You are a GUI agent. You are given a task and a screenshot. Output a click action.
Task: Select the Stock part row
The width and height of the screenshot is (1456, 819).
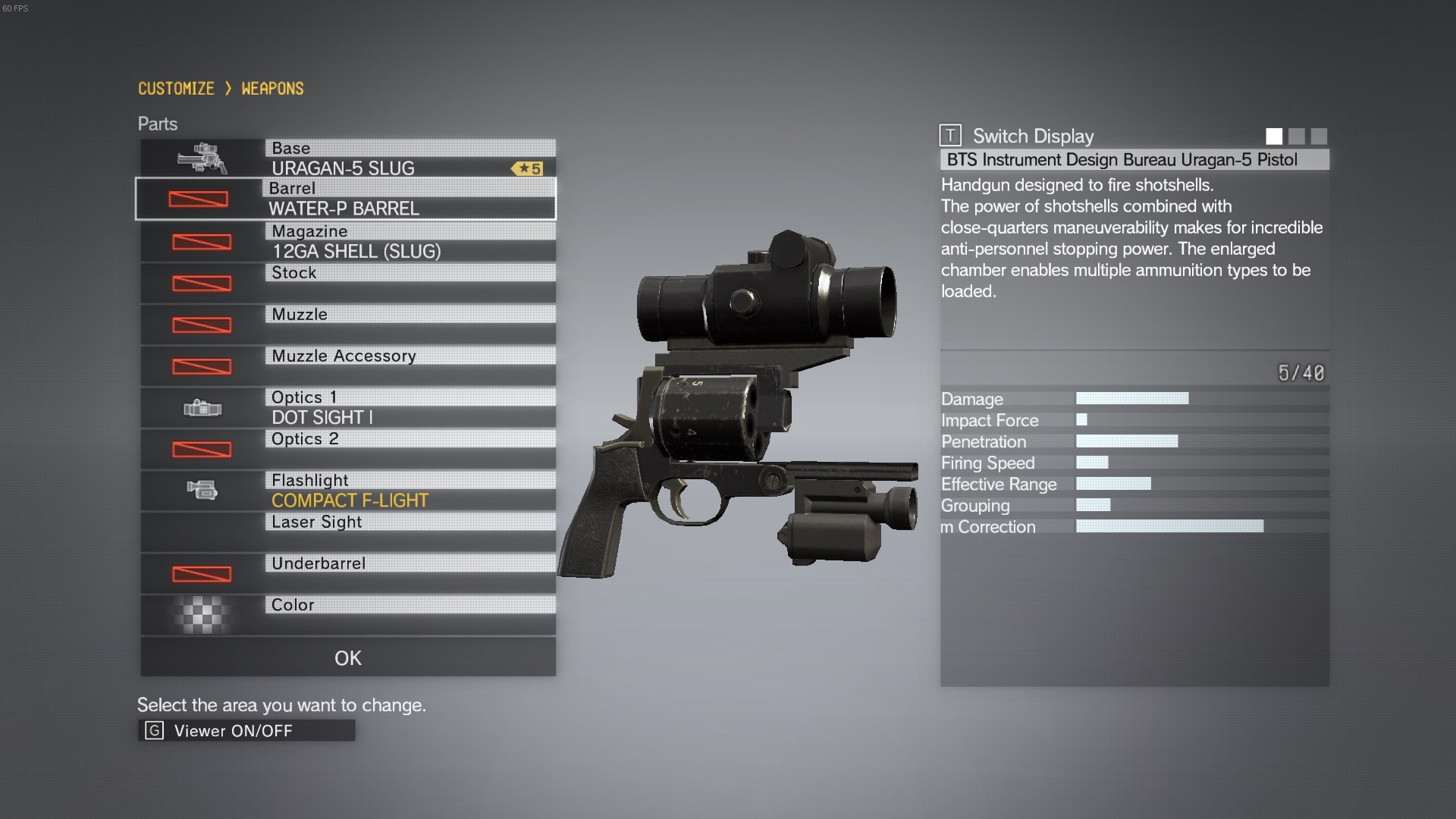pyautogui.click(x=347, y=283)
